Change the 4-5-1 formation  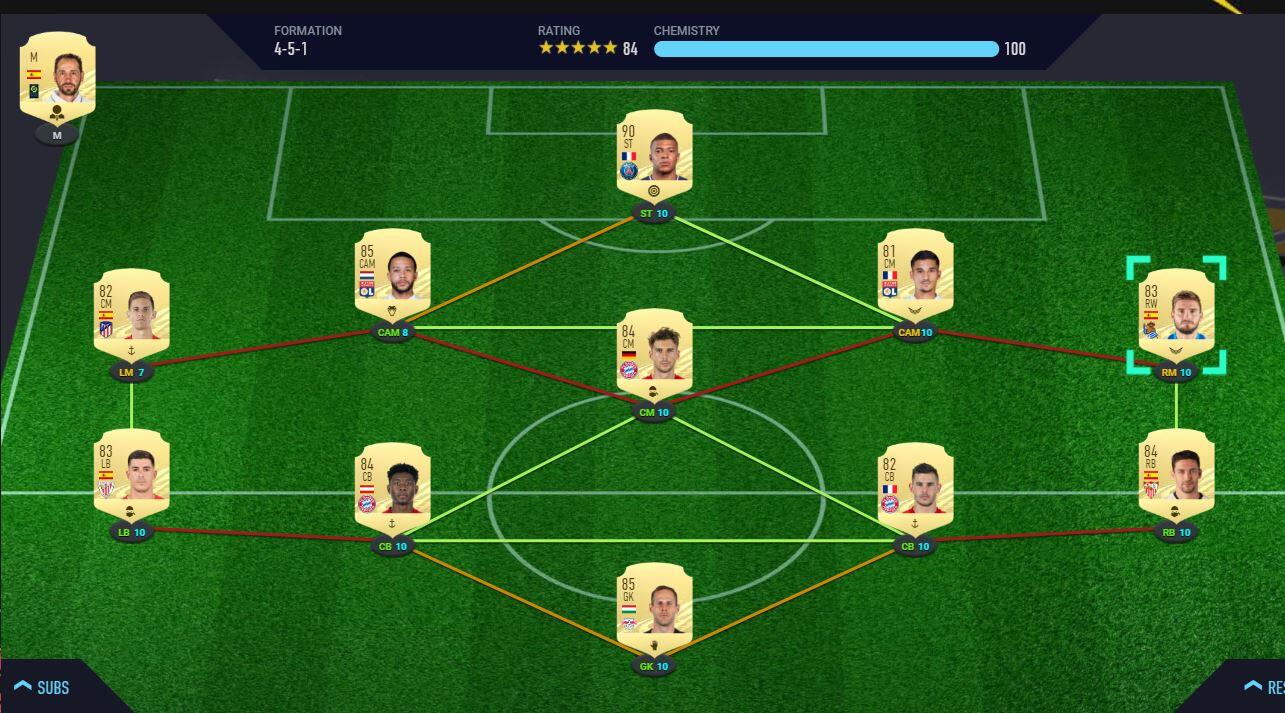(307, 40)
